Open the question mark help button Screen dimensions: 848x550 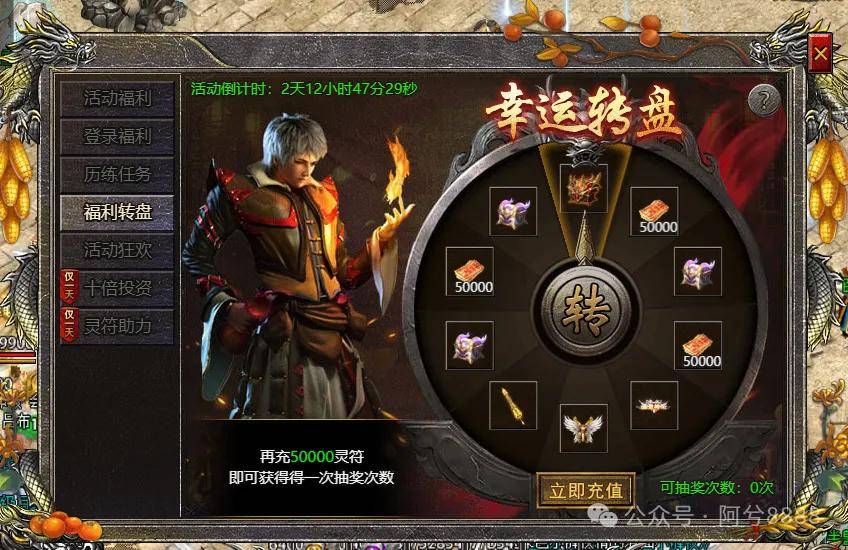[x=764, y=99]
